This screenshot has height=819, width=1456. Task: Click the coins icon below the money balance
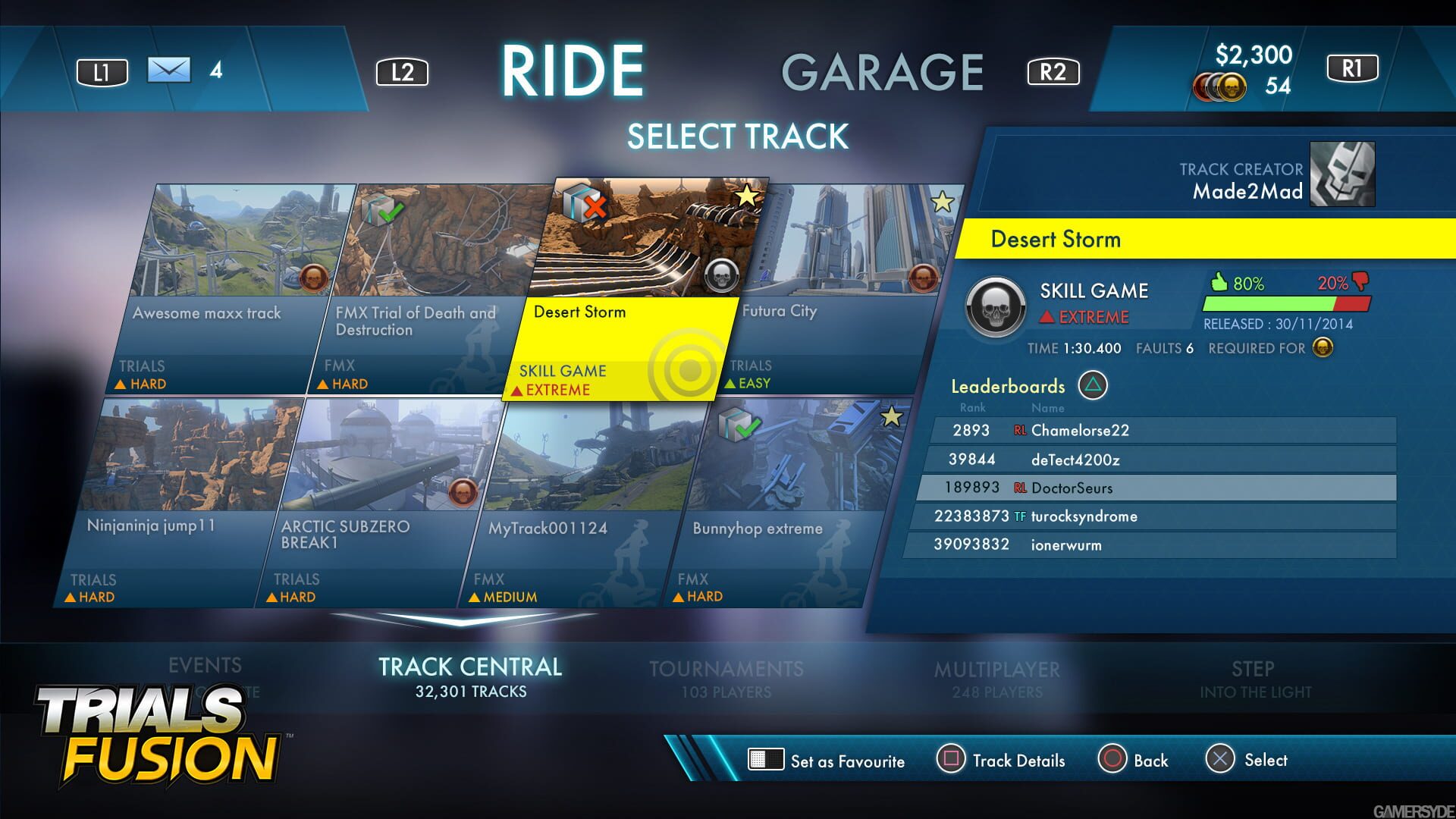[1219, 86]
